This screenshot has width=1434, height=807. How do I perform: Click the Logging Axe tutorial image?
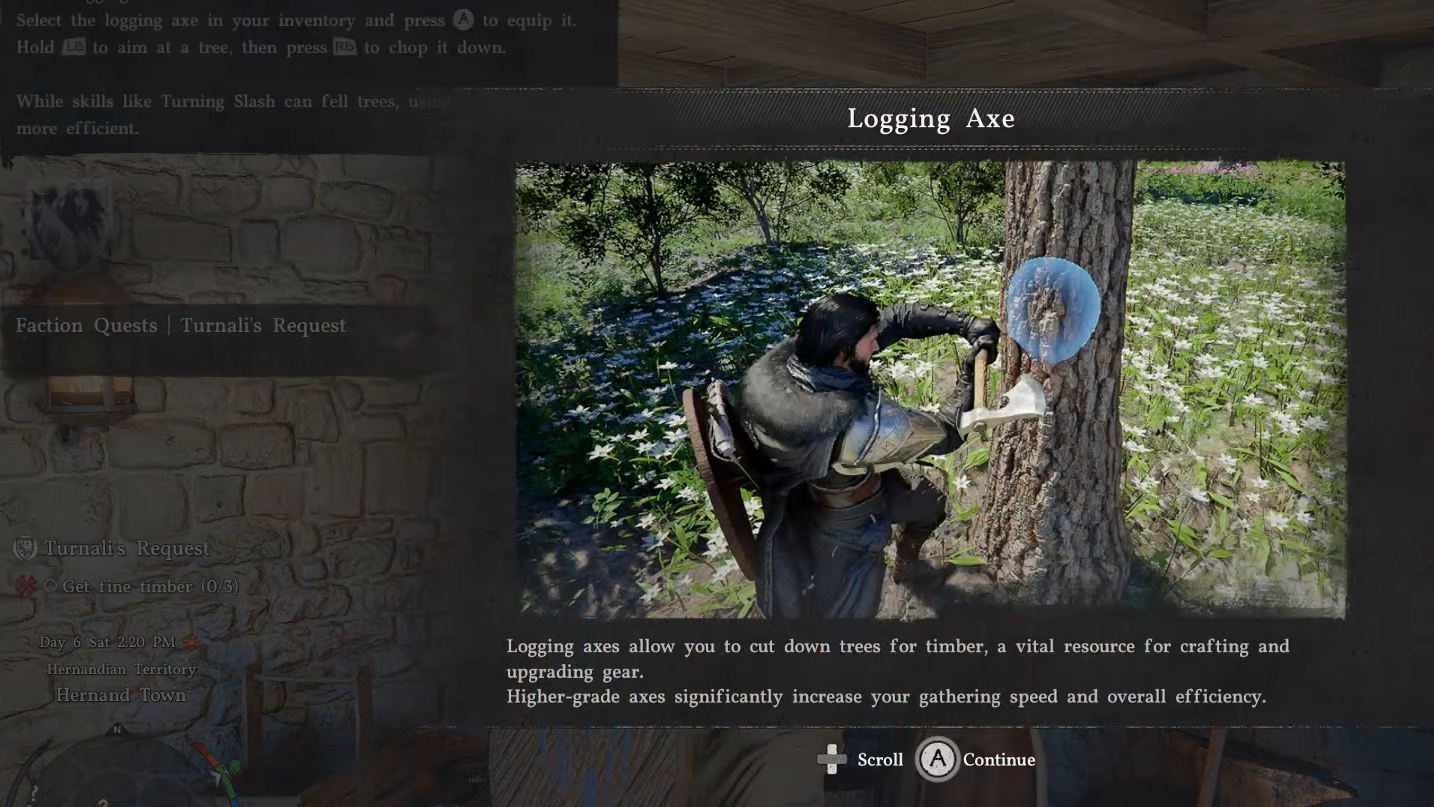930,388
